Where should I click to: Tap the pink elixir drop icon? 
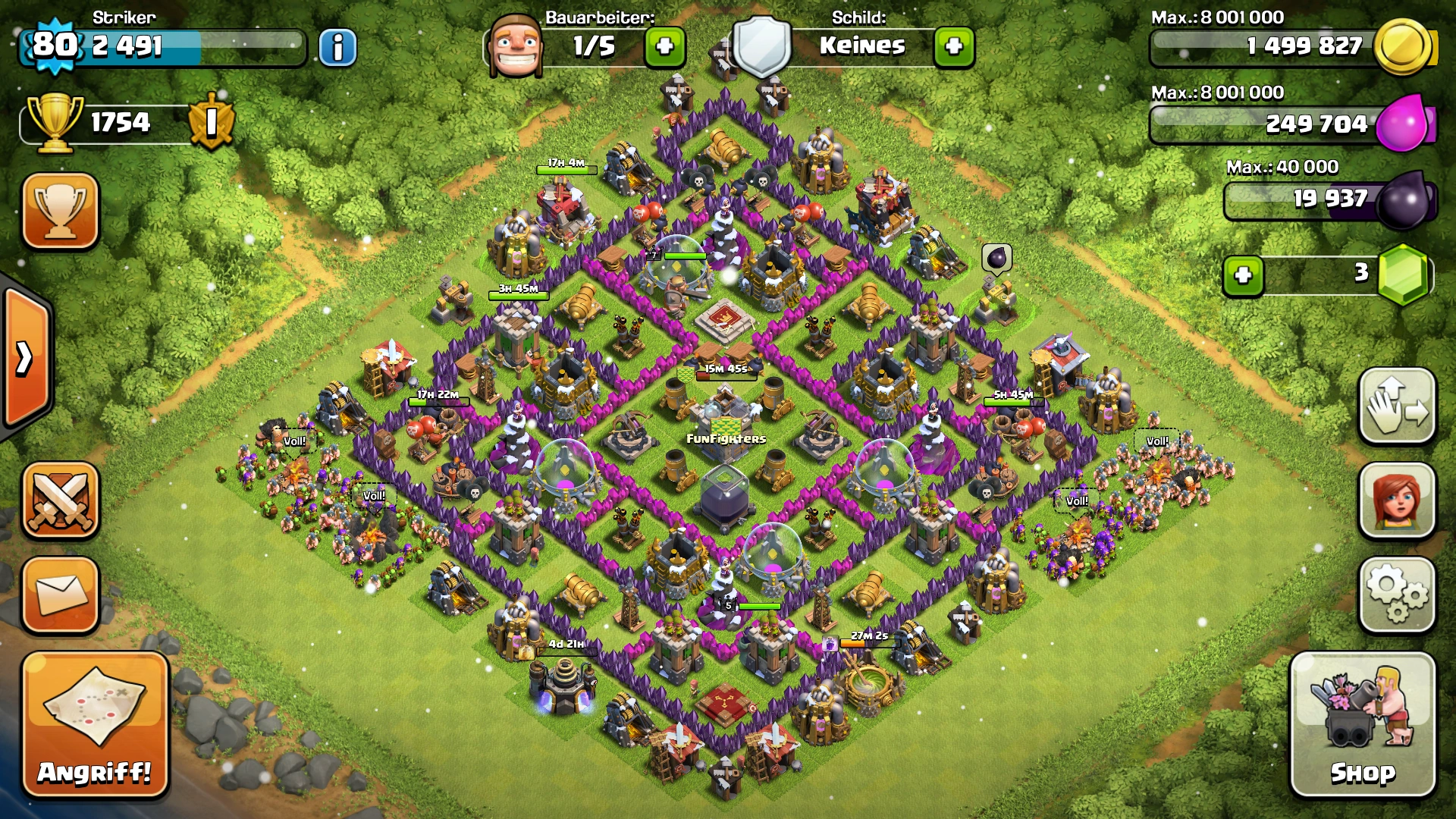click(x=1404, y=123)
